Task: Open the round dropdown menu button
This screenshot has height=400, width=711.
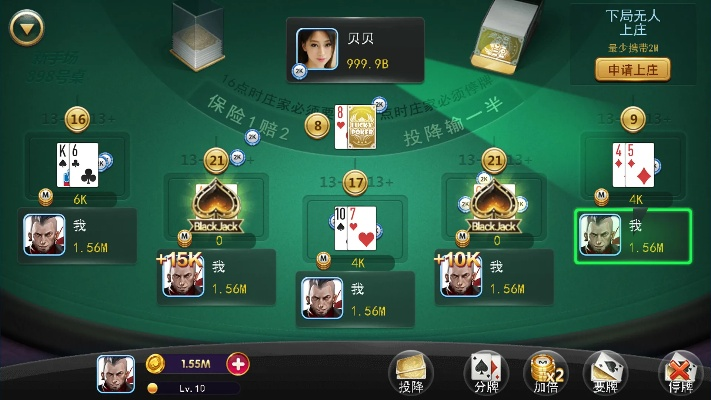Action: pos(27,27)
